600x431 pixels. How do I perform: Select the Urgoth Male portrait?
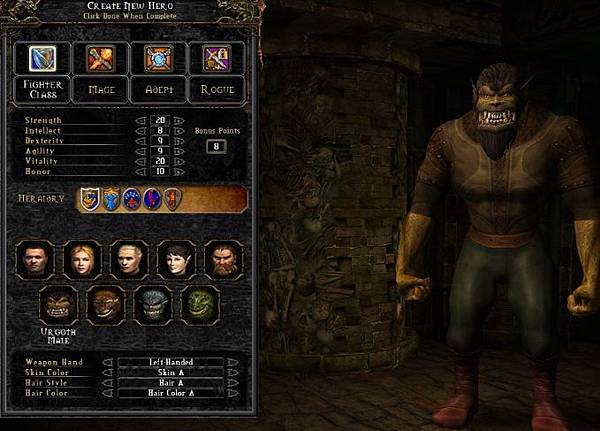[57, 305]
